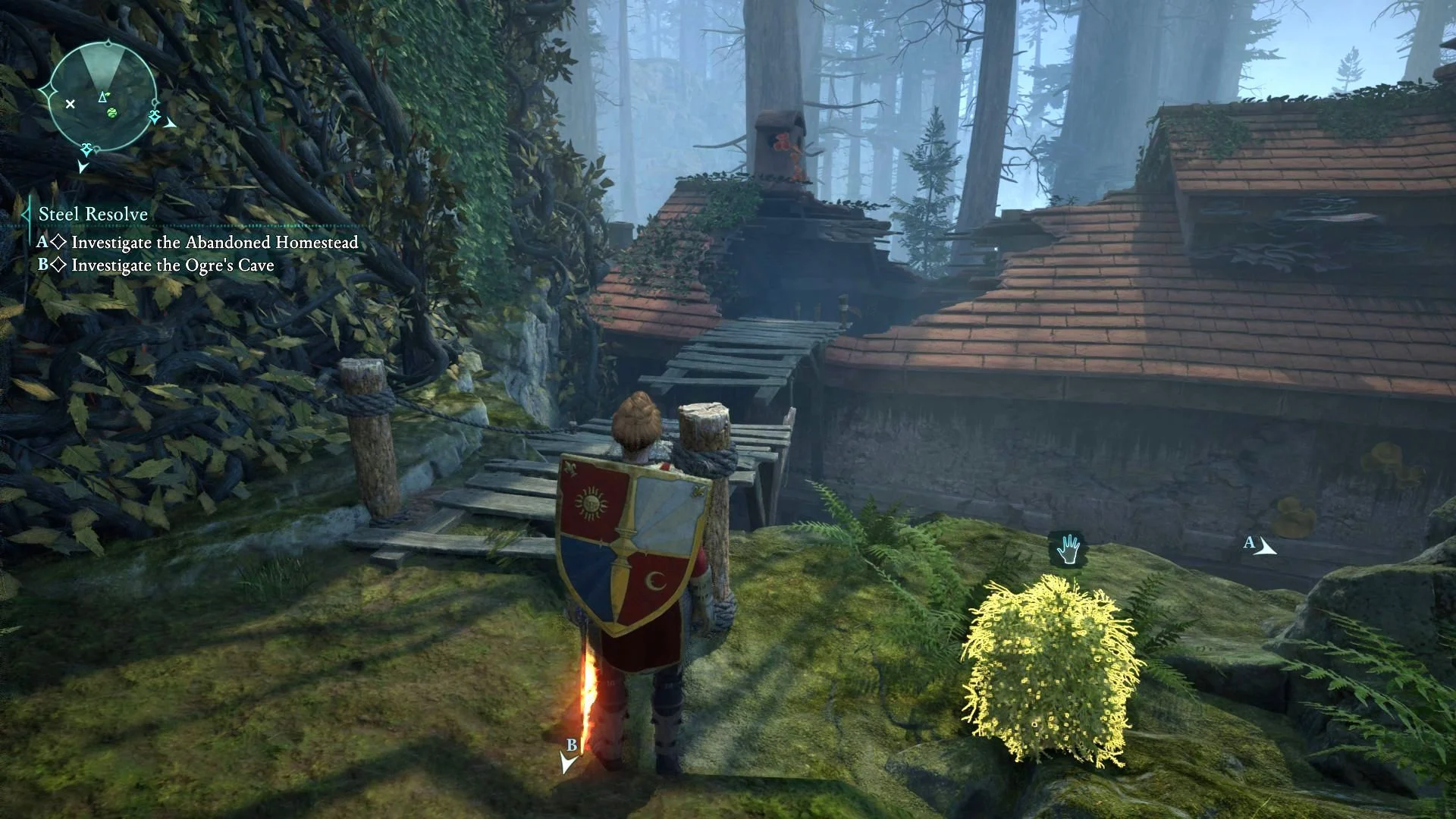The width and height of the screenshot is (1456, 819).
Task: Select the Steel Resolve quest title
Action: click(93, 215)
